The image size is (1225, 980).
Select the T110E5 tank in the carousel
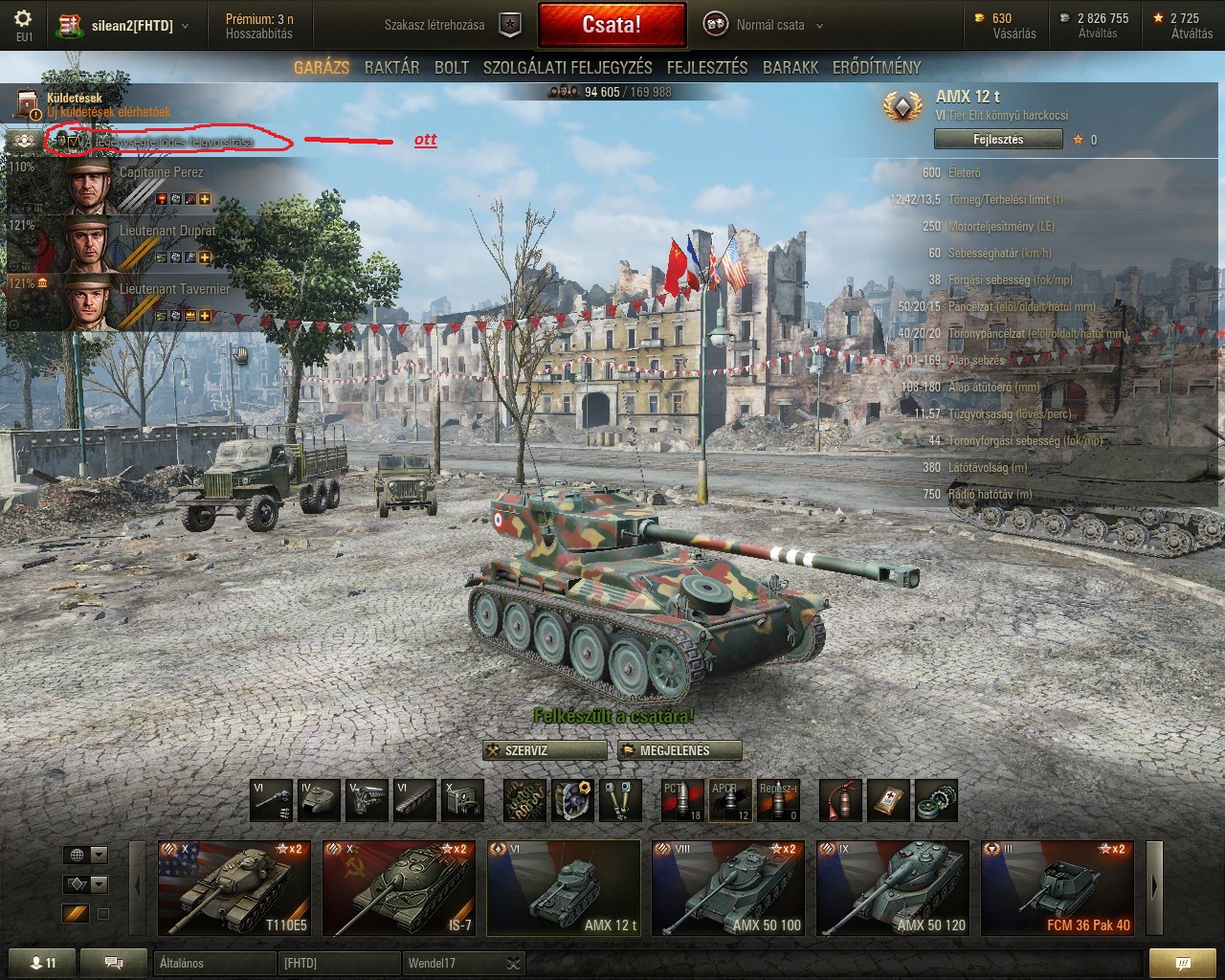pos(234,888)
